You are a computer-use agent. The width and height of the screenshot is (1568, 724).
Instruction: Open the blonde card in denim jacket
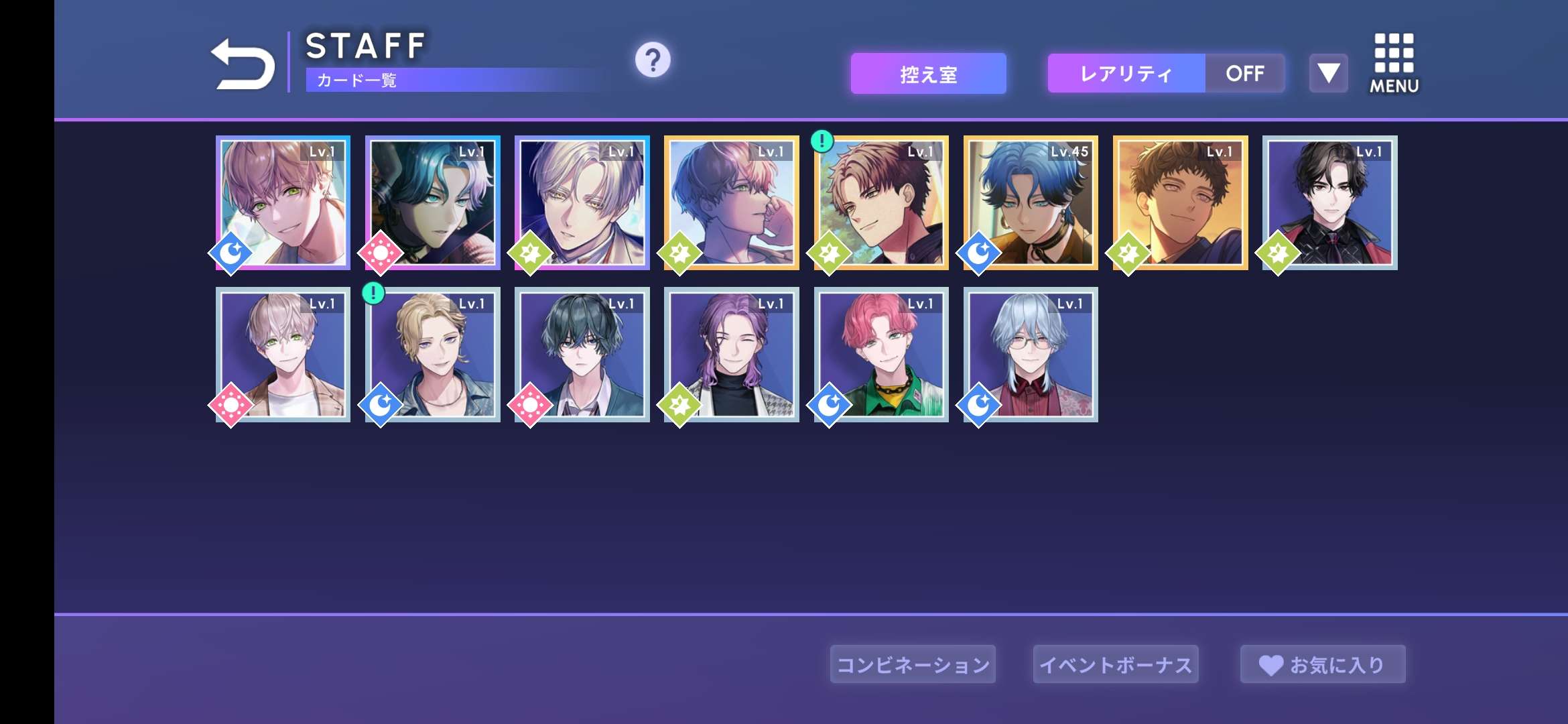433,355
